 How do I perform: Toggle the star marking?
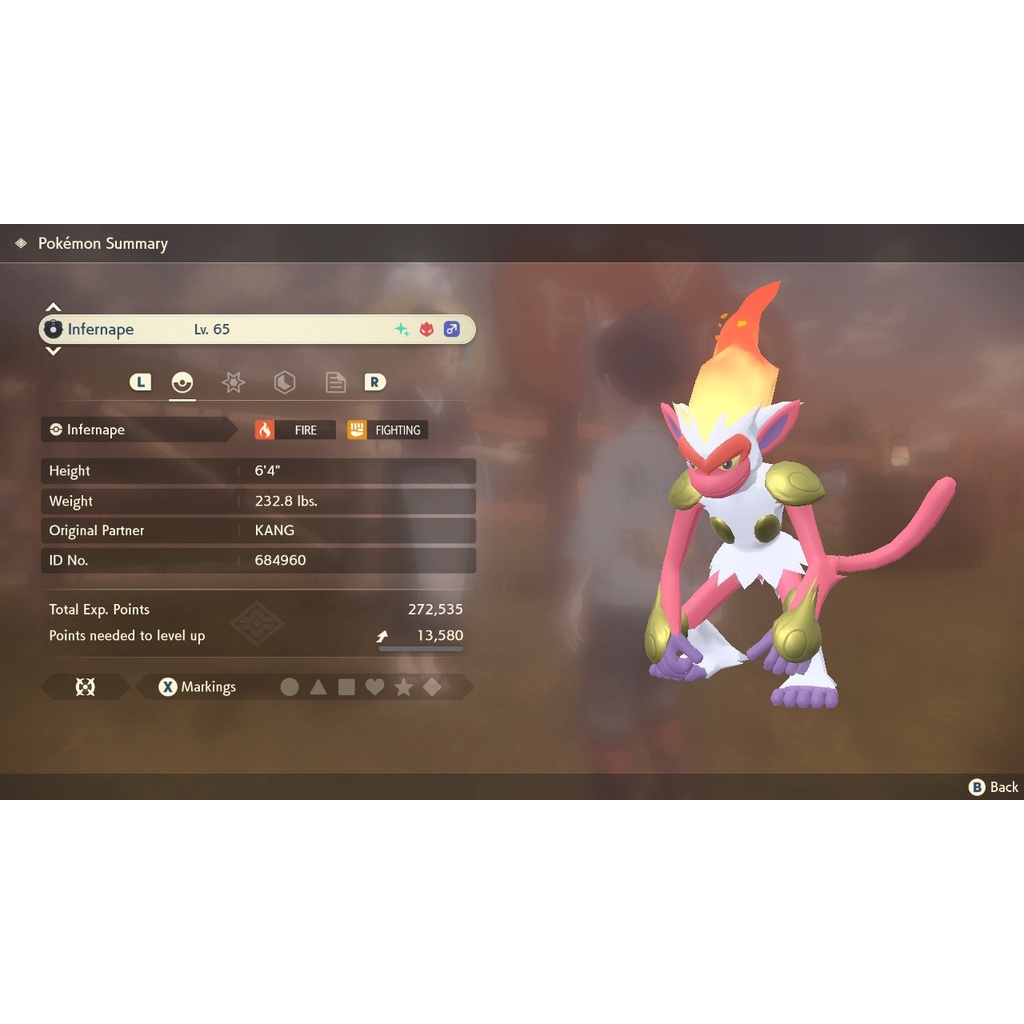404,687
